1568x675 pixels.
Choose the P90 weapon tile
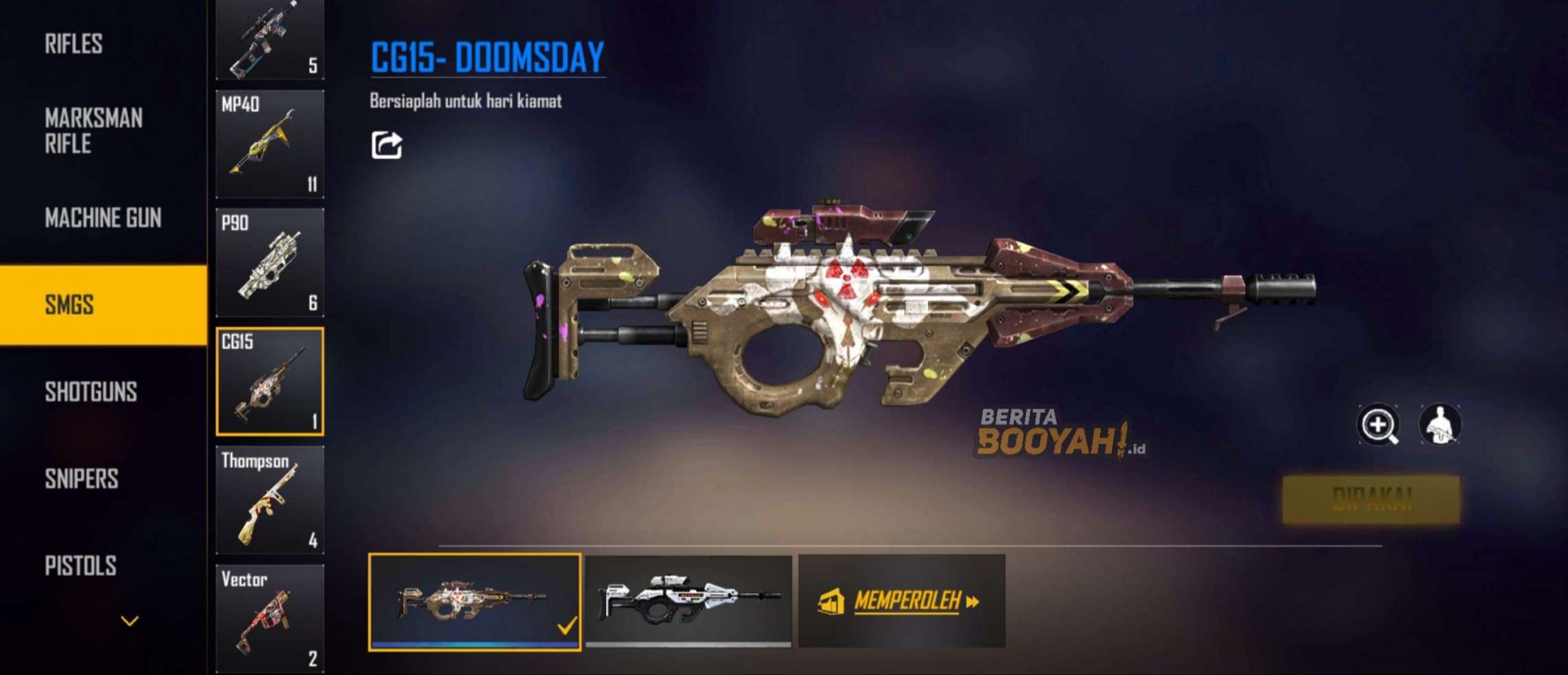(269, 262)
